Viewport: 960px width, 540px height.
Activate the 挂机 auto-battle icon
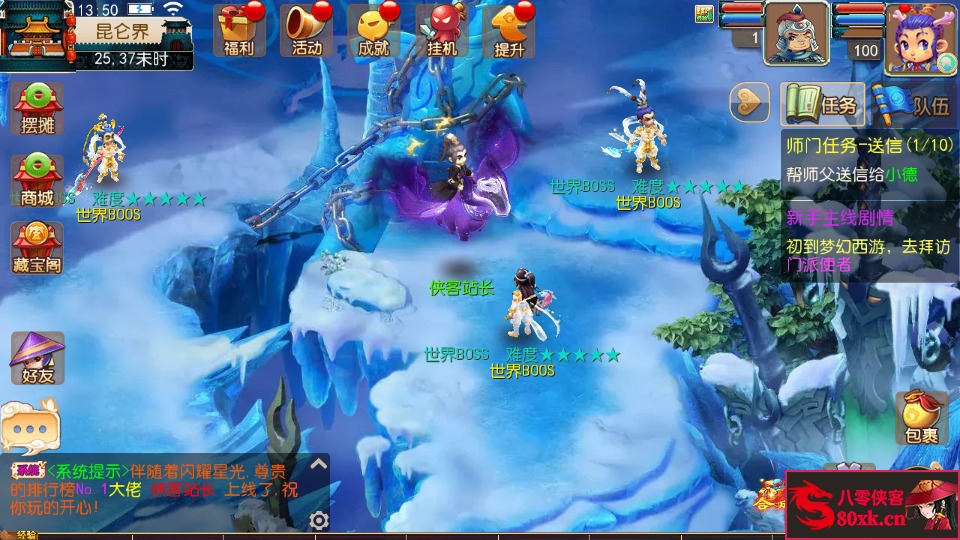coord(441,28)
